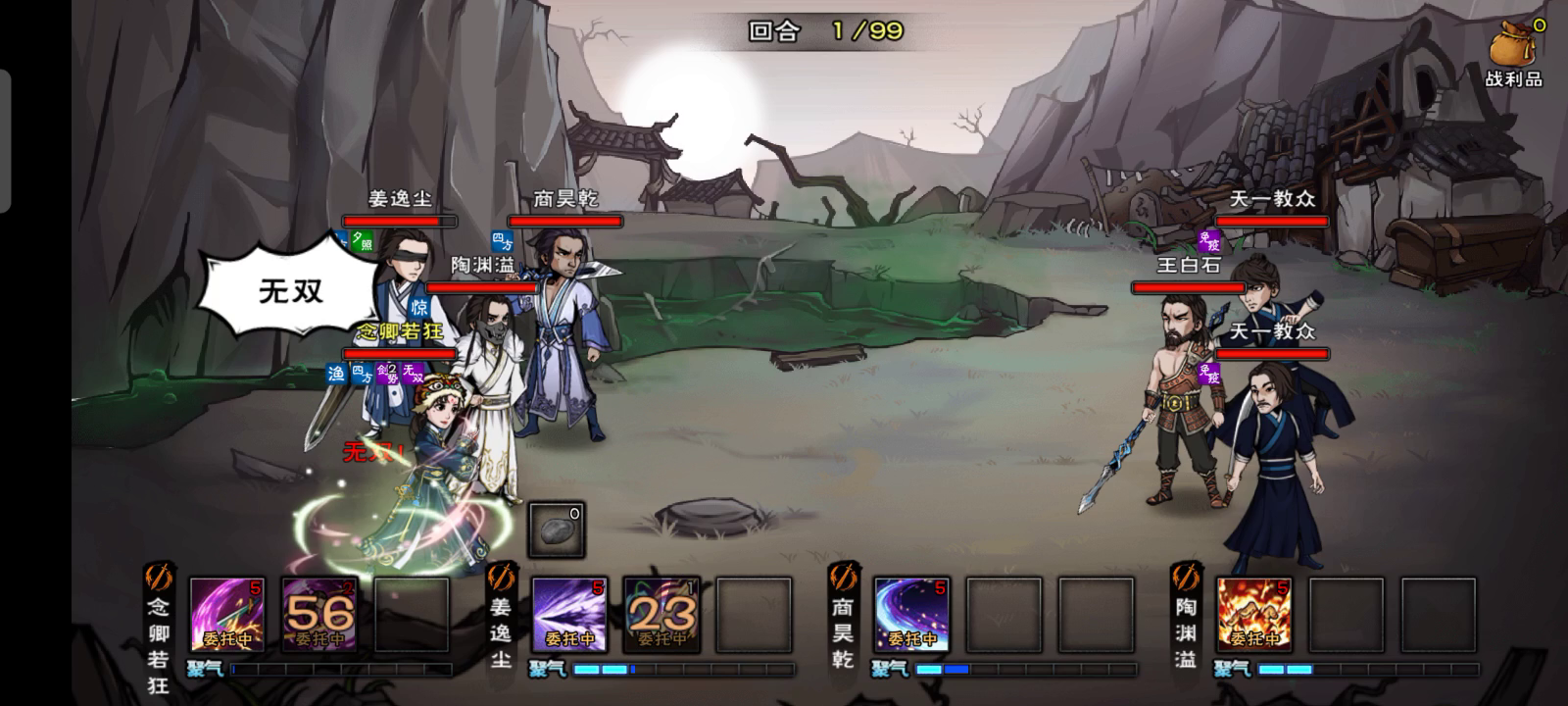Select 念卿若狂's skill on 56 cooldown
Image resolution: width=1568 pixels, height=706 pixels.
pos(319,615)
